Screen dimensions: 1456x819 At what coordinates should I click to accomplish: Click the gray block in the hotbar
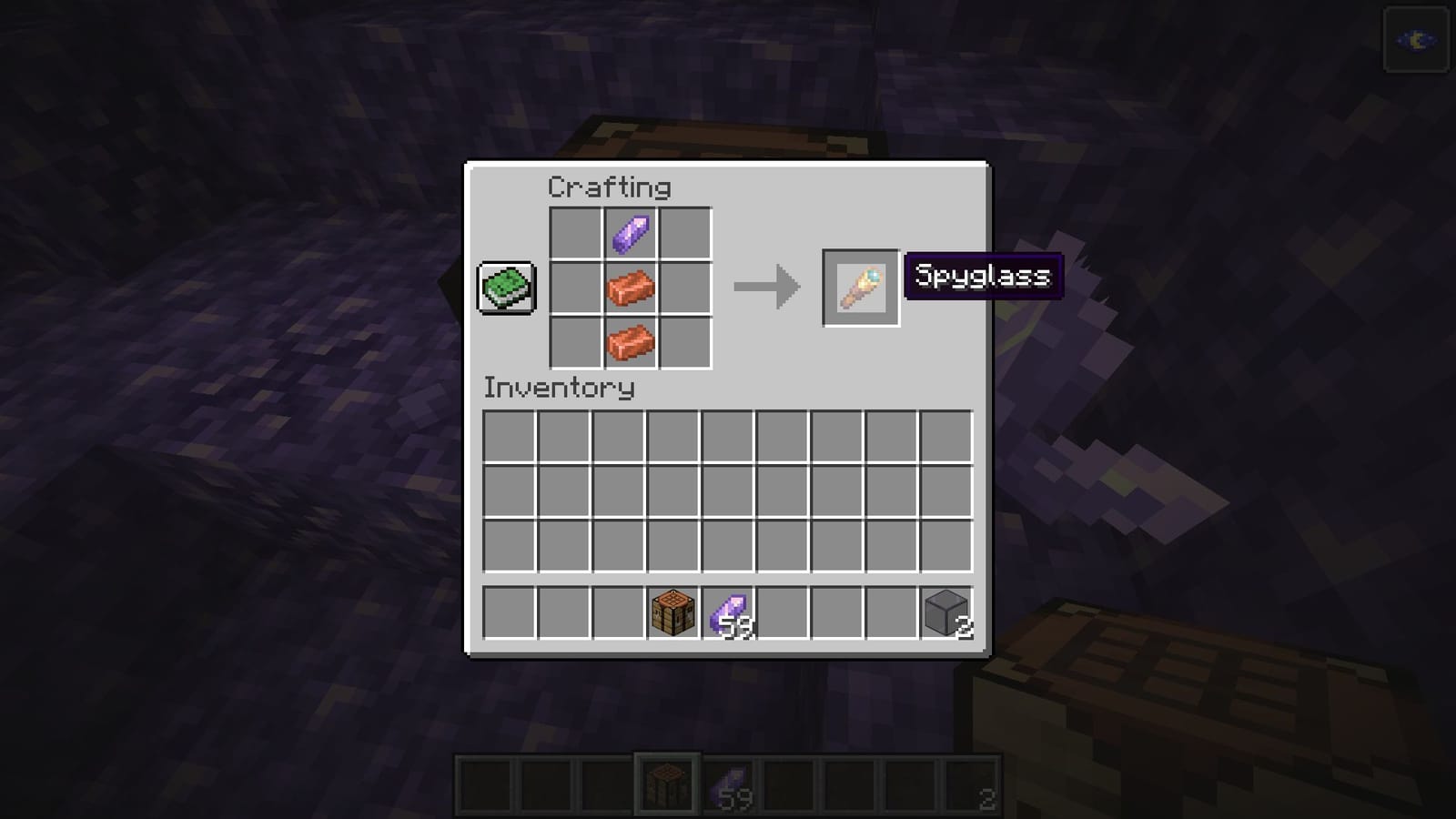coord(974,784)
